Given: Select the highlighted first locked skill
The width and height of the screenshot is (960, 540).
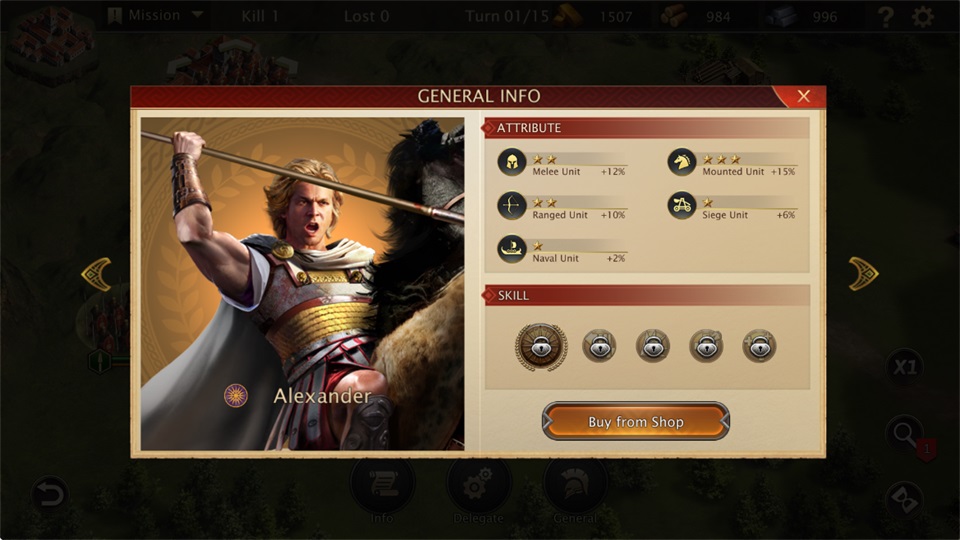Looking at the screenshot, I should [x=541, y=347].
